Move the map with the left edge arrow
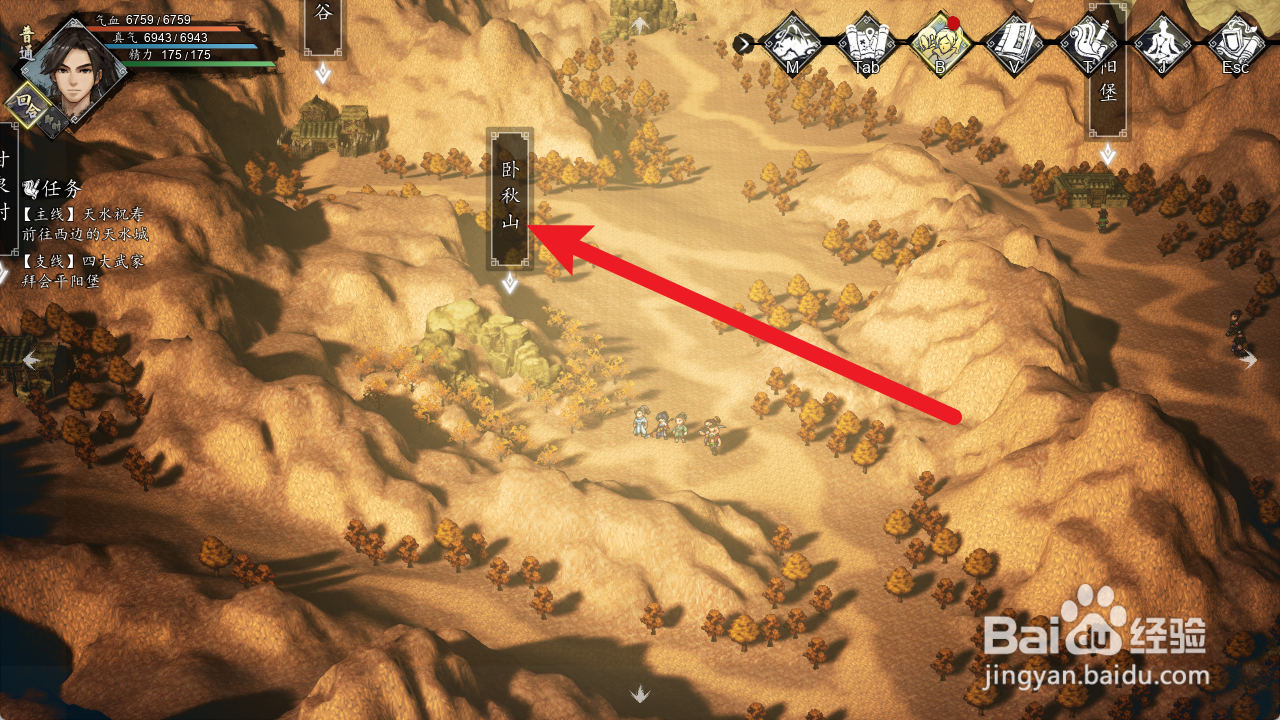This screenshot has width=1280, height=720. (x=31, y=360)
